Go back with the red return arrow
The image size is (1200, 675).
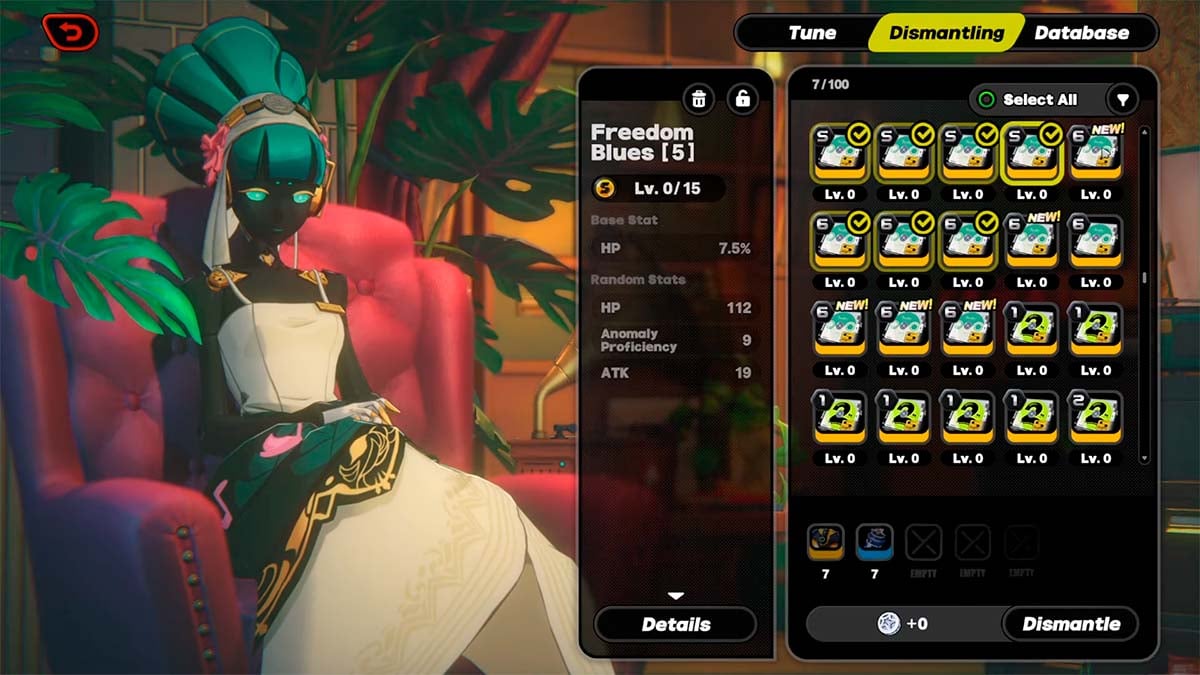(70, 32)
